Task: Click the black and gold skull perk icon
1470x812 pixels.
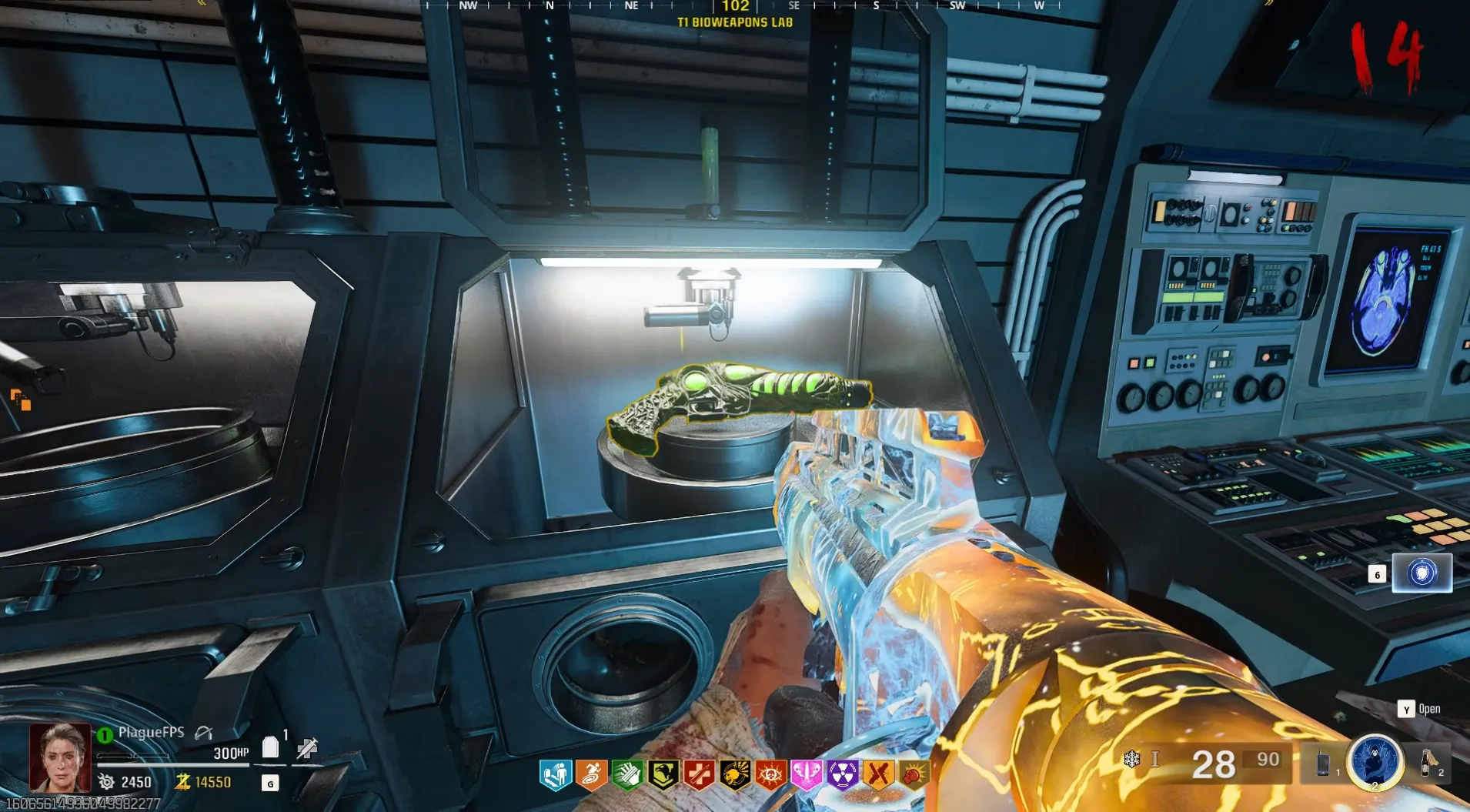Action: tap(734, 774)
